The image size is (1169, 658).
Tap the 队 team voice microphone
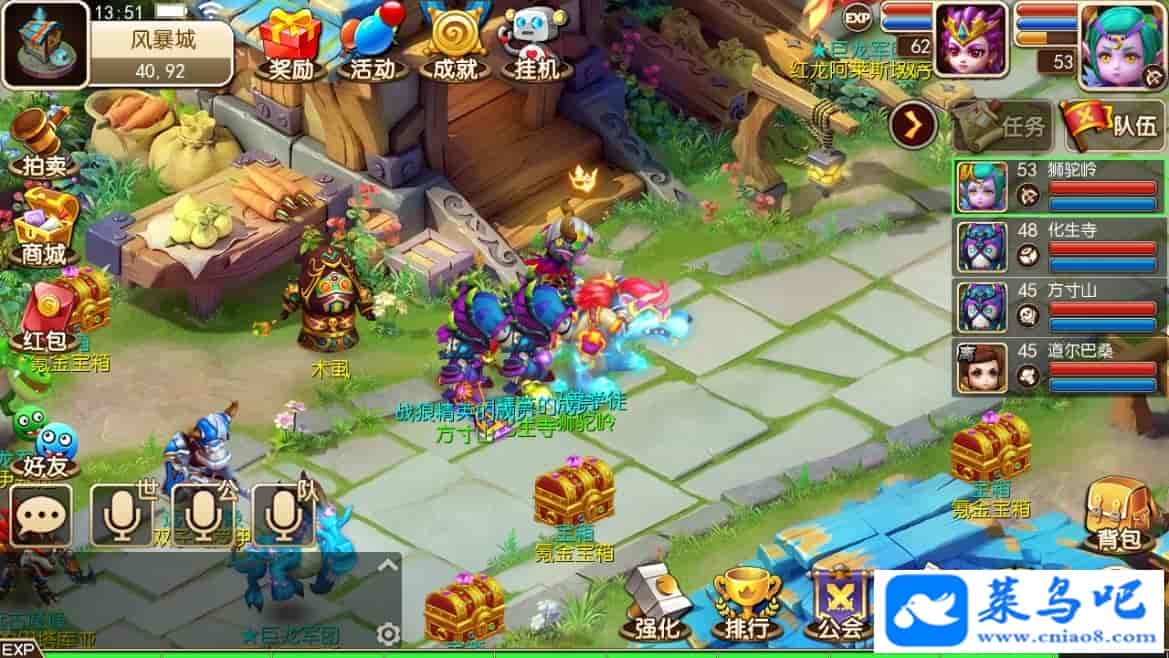(284, 515)
